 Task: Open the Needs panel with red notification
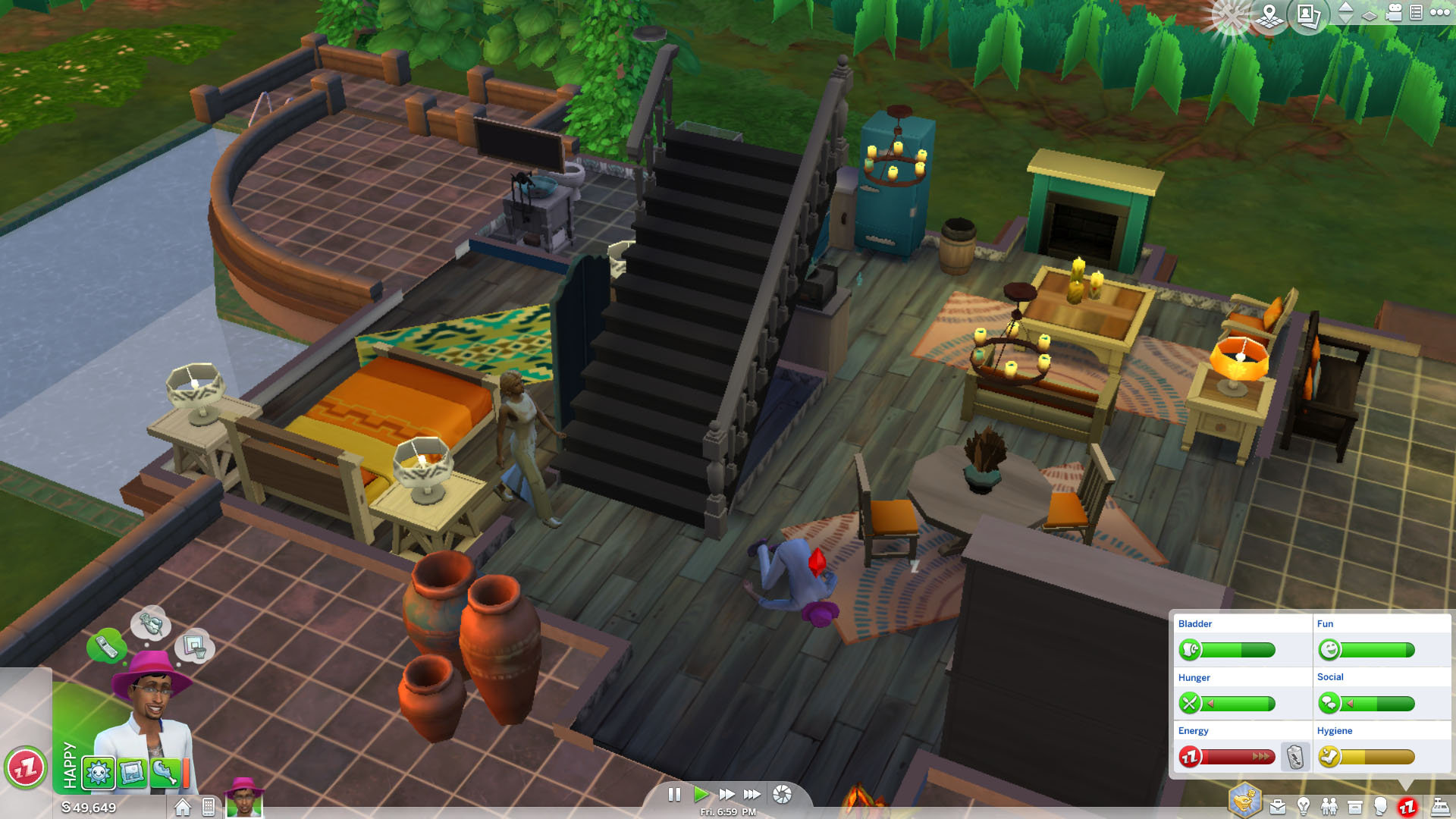point(1409,806)
